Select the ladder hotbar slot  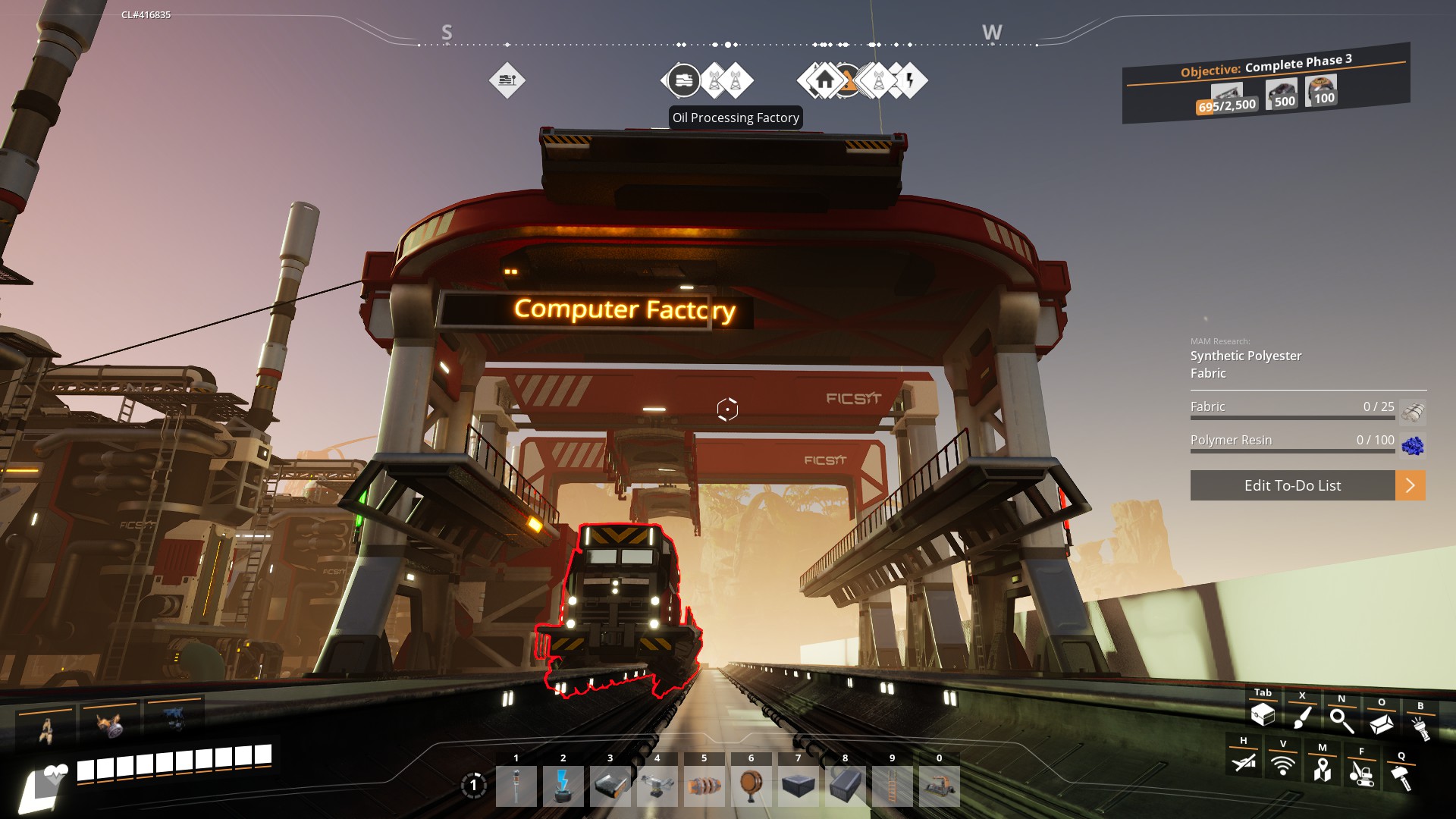893,786
